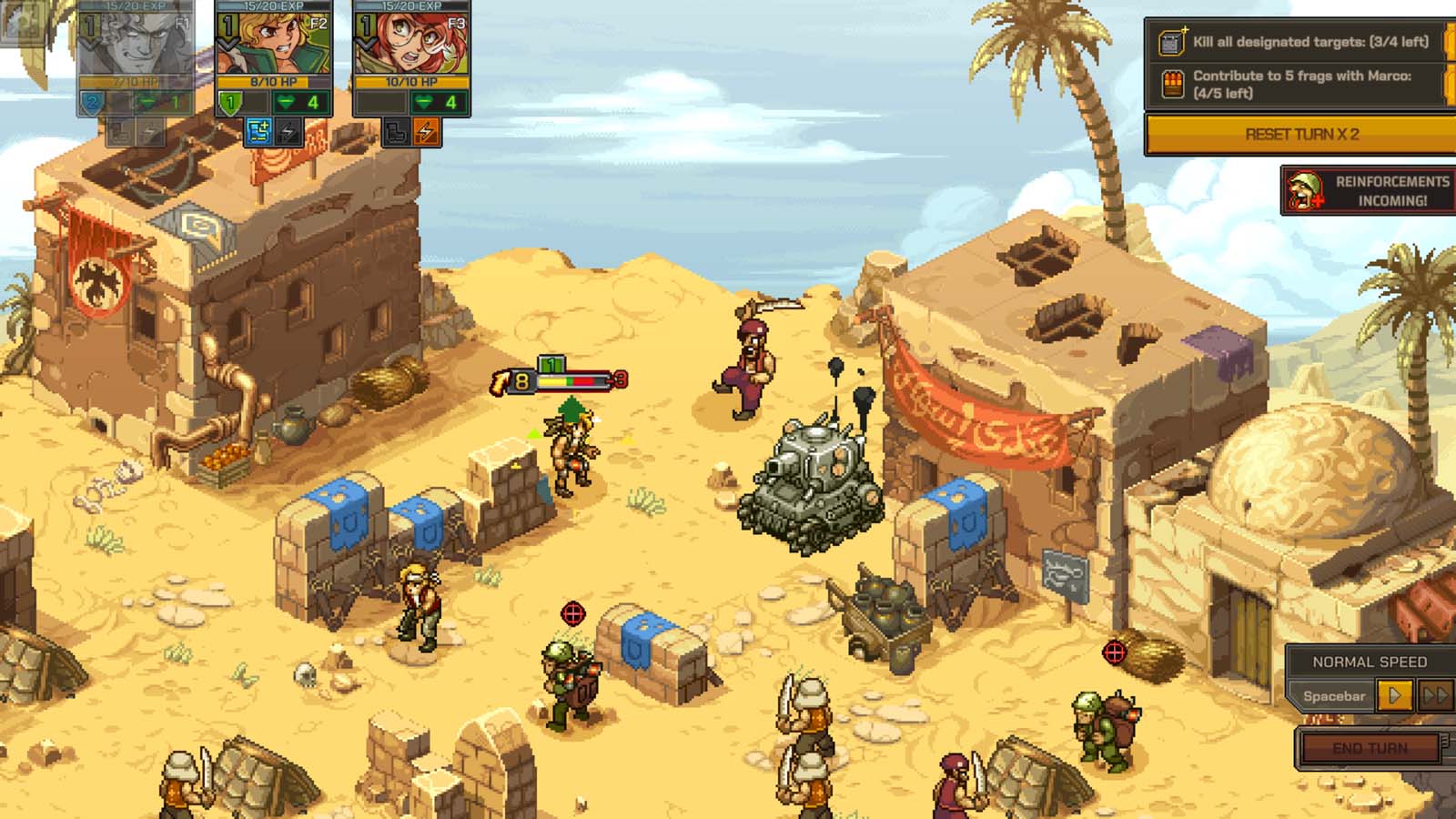Image resolution: width=1456 pixels, height=819 pixels.
Task: Activate the blue special action icon under F2
Action: [258, 132]
